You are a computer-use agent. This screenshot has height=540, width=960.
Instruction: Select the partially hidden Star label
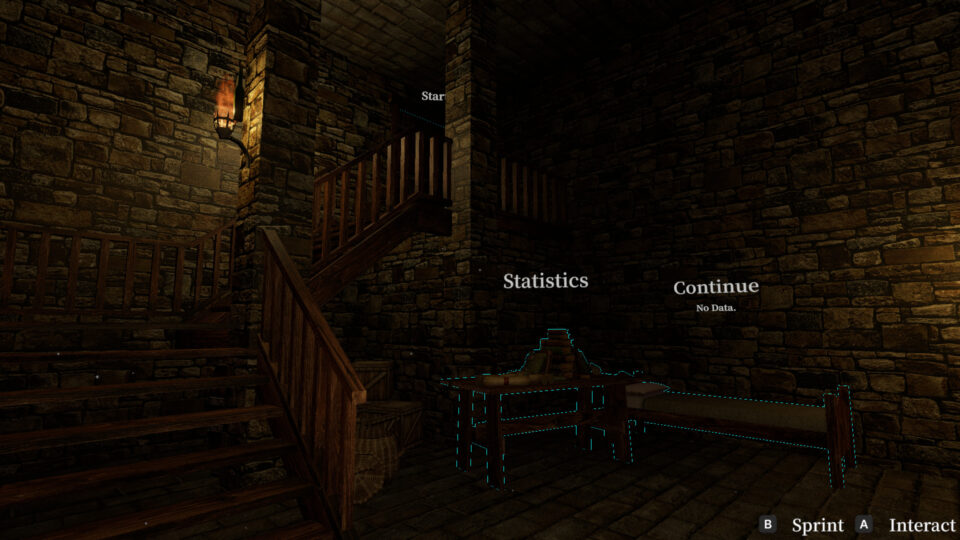(432, 97)
